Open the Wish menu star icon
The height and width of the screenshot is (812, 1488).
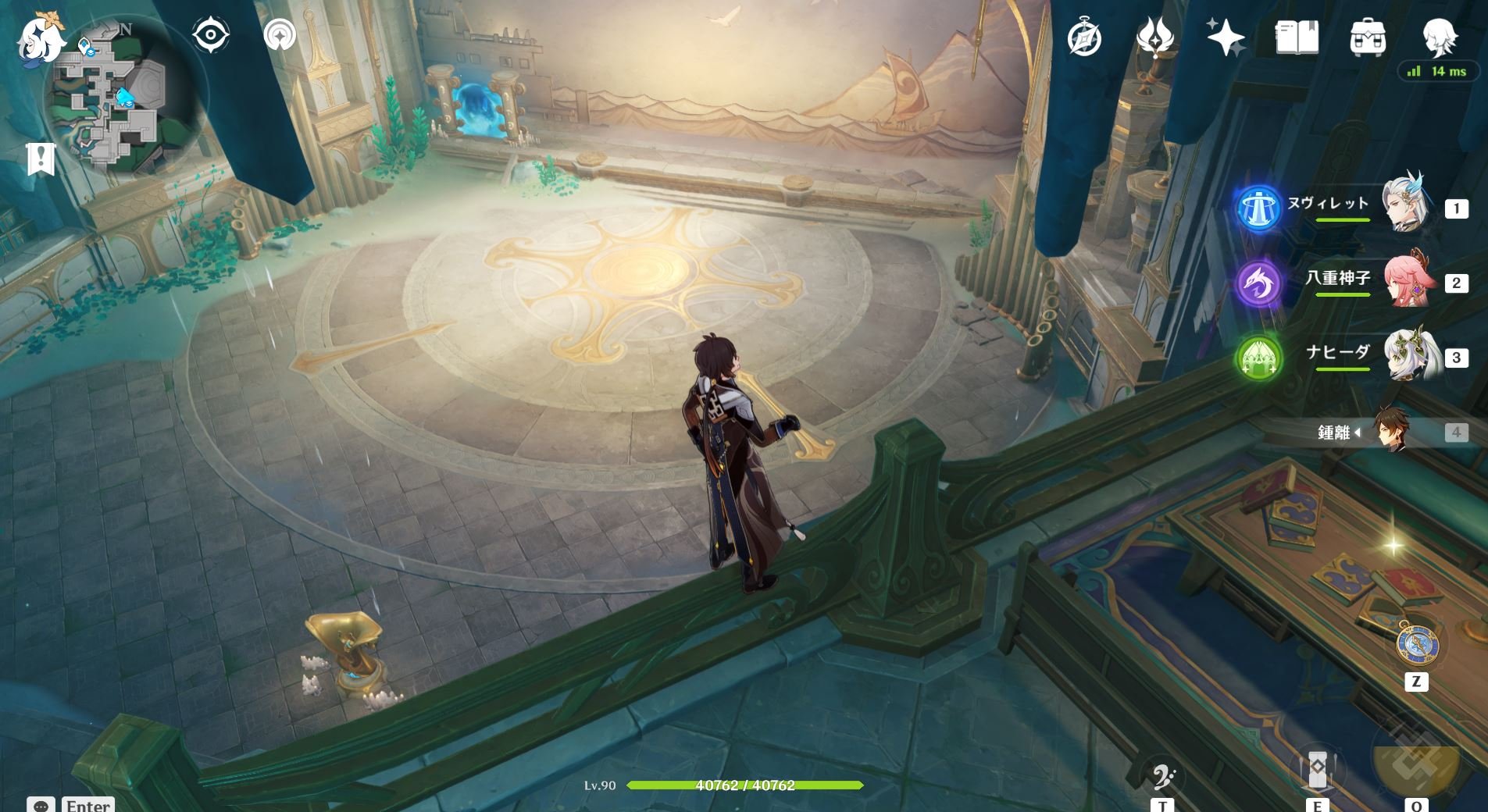point(1228,35)
